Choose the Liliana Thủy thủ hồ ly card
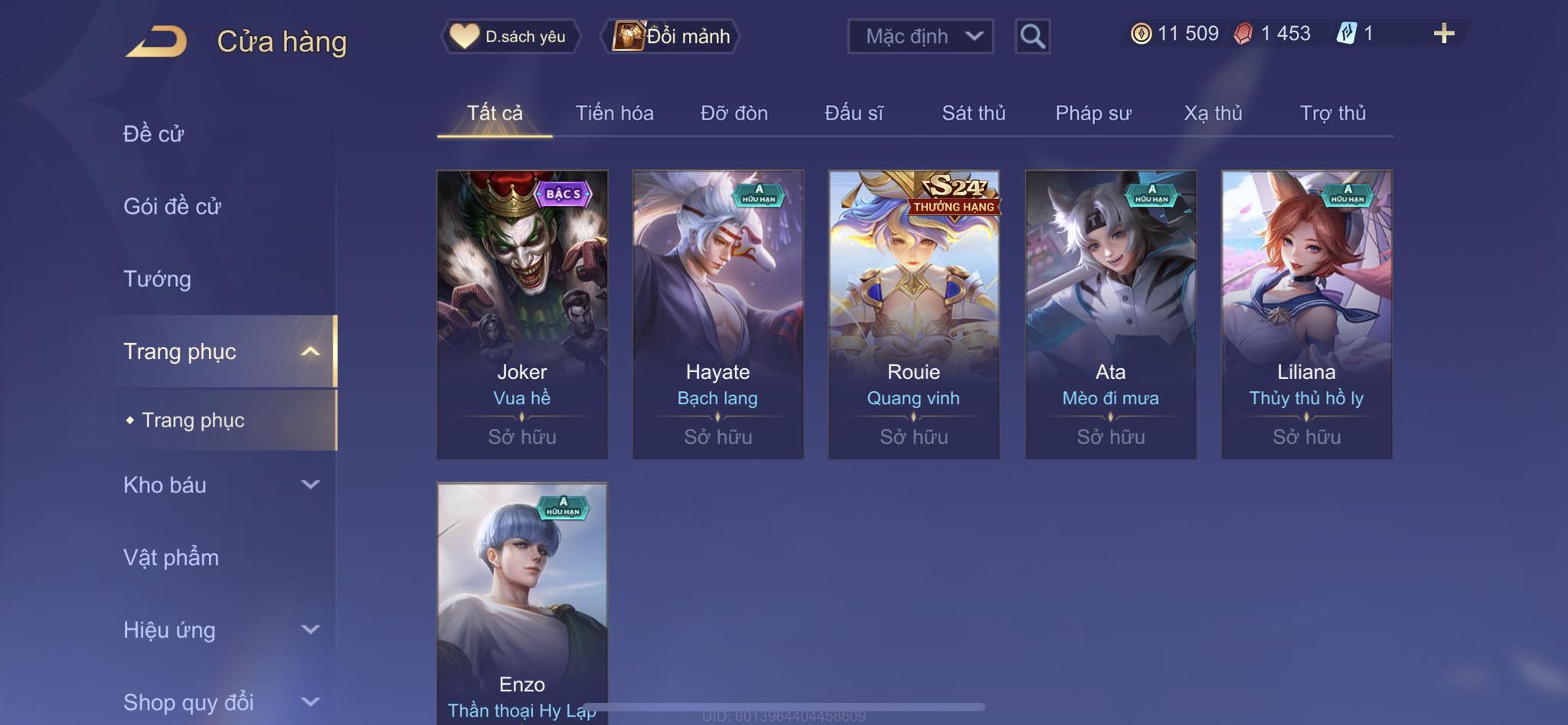 point(1306,314)
